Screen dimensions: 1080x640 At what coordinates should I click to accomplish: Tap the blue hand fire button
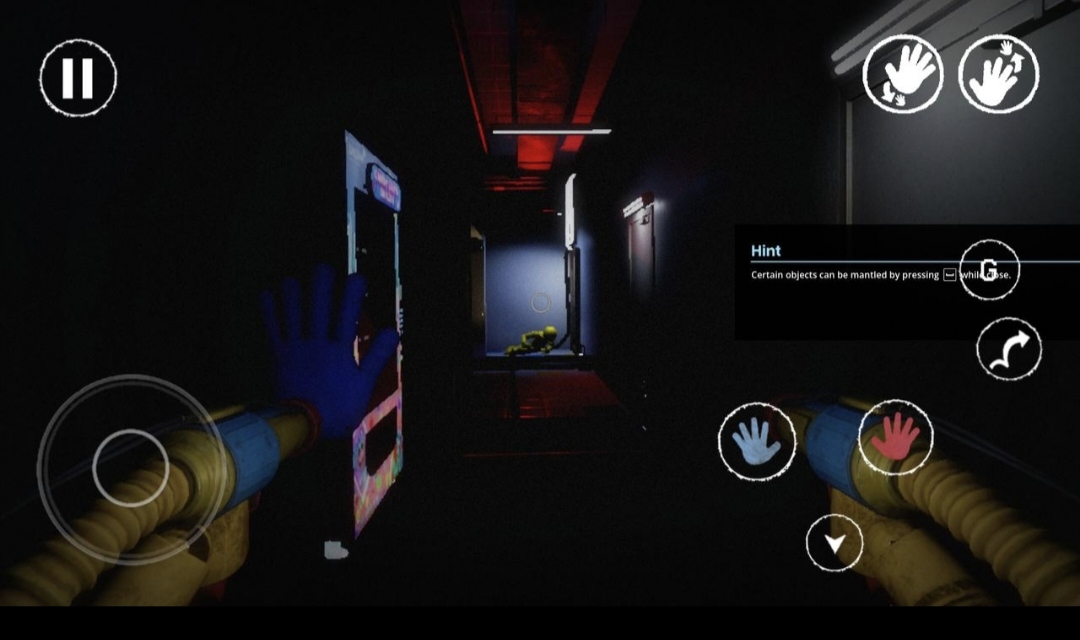point(757,441)
